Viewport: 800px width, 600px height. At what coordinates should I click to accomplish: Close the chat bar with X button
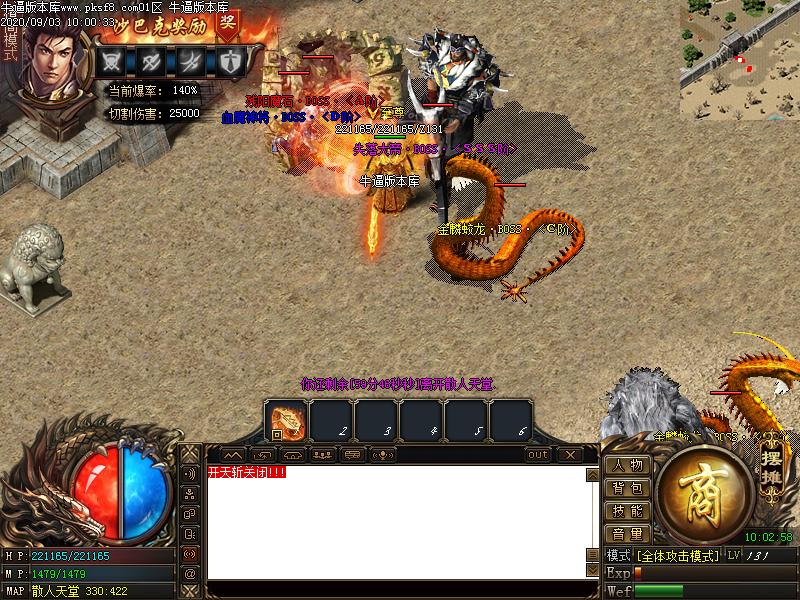pyautogui.click(x=569, y=455)
